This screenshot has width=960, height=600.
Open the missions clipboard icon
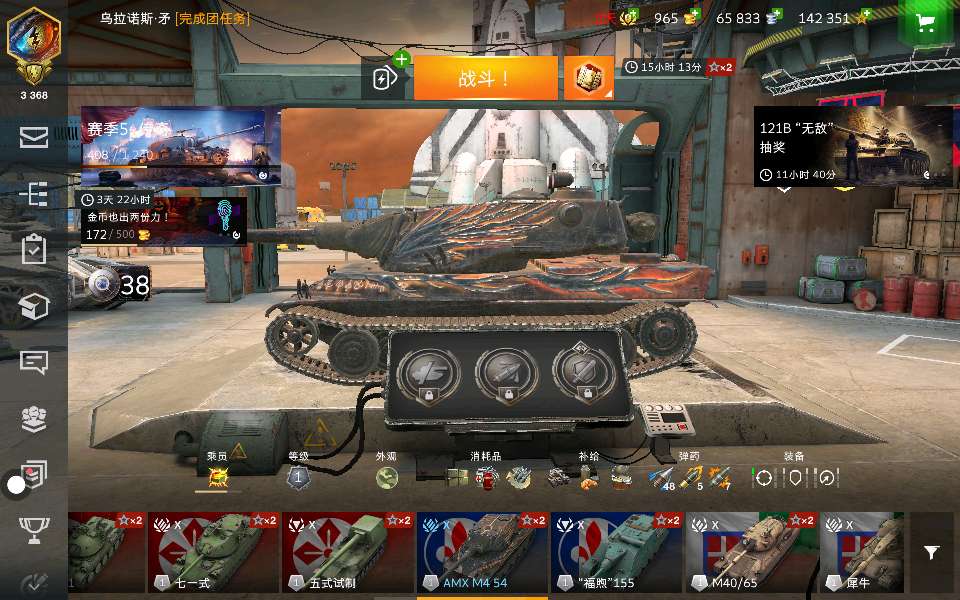coord(33,249)
